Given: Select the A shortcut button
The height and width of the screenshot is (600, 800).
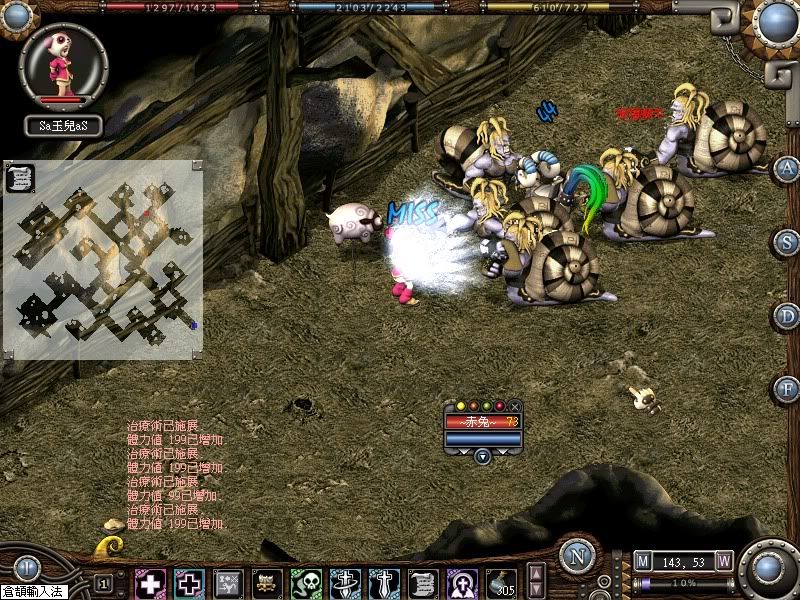Looking at the screenshot, I should click(788, 167).
